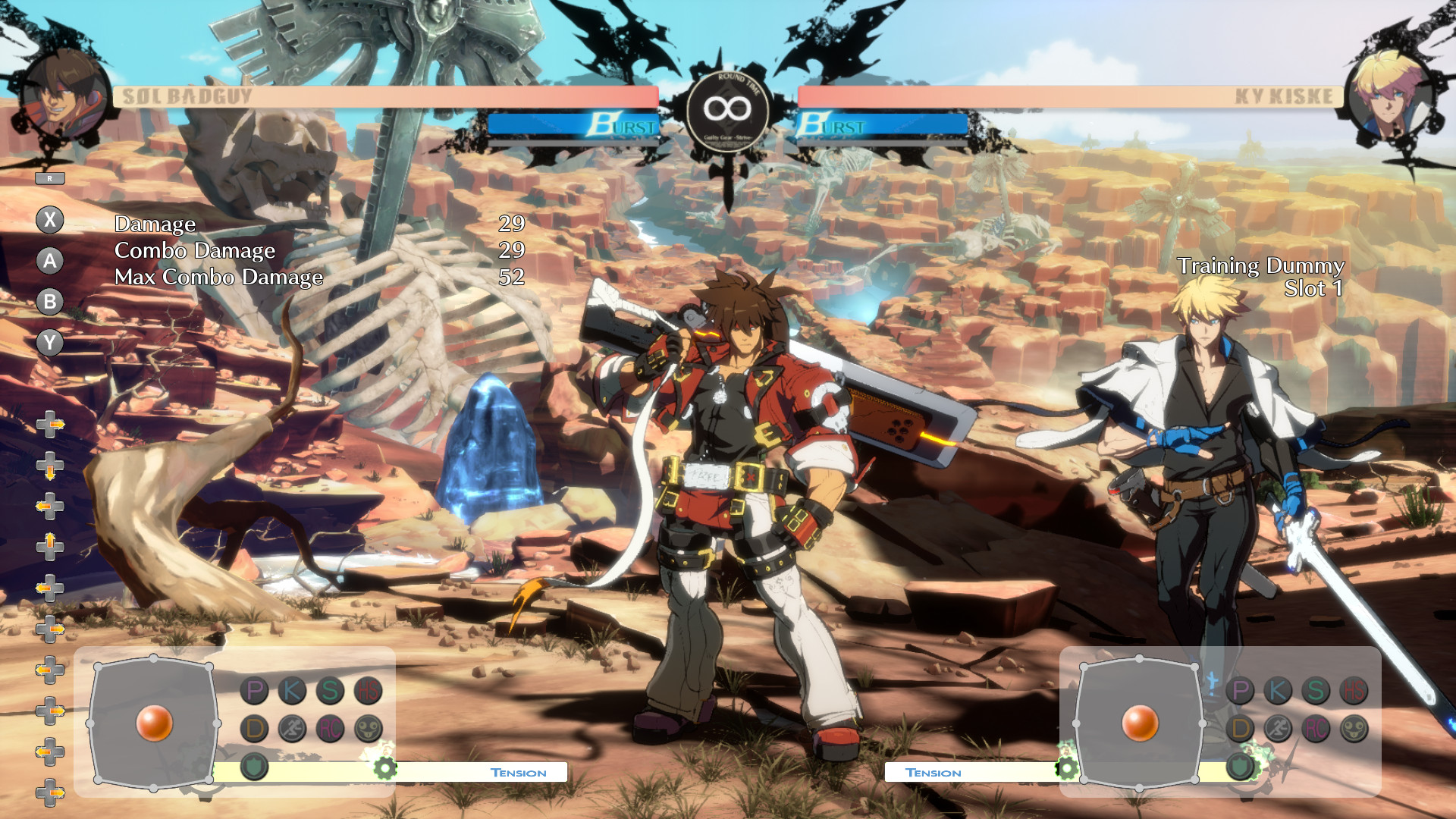This screenshot has width=1456, height=819.
Task: Click the Faultless Defense shield icon on Sol's panel
Action: coord(254,764)
